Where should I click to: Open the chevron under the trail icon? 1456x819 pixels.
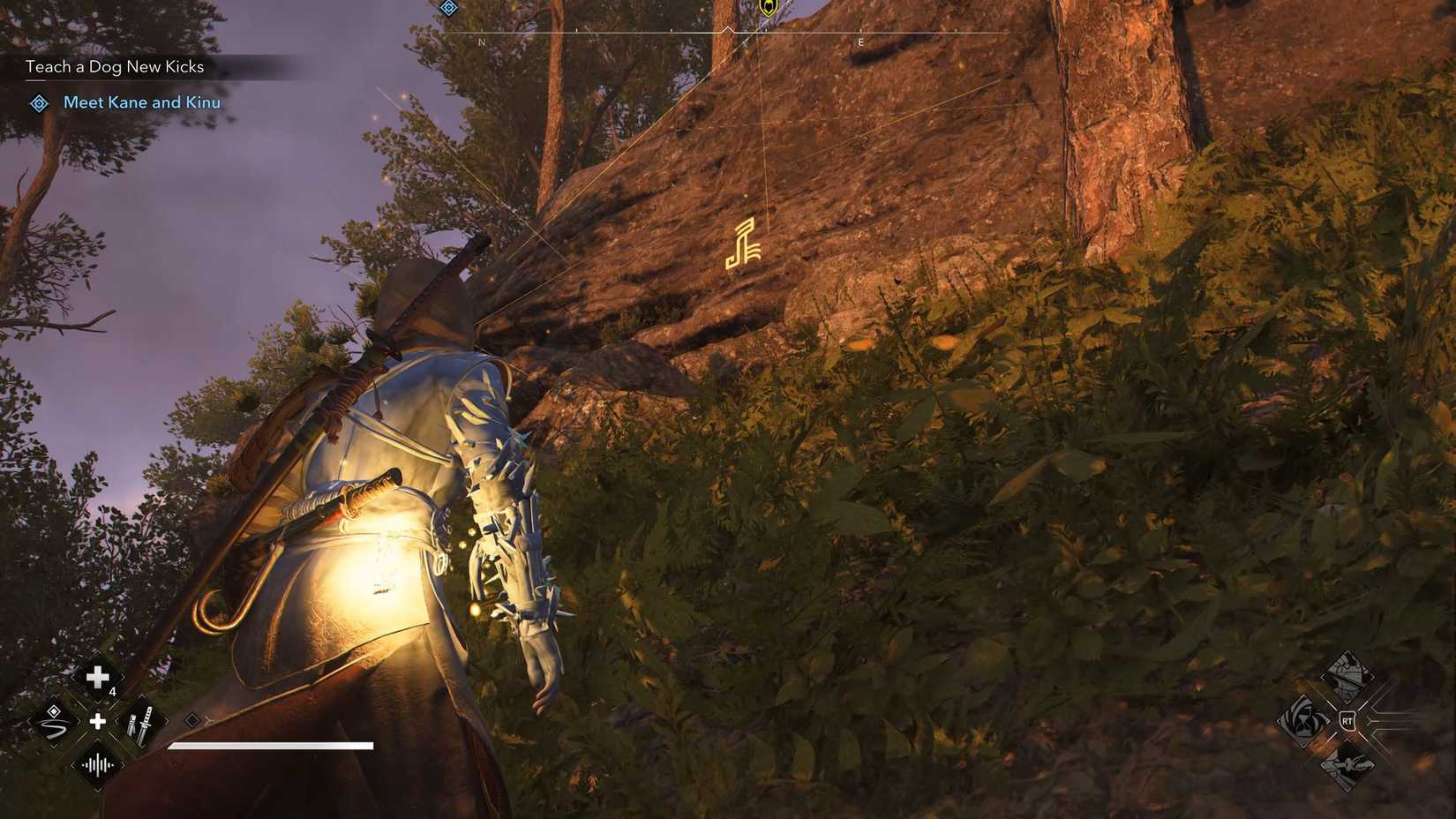[x=52, y=746]
